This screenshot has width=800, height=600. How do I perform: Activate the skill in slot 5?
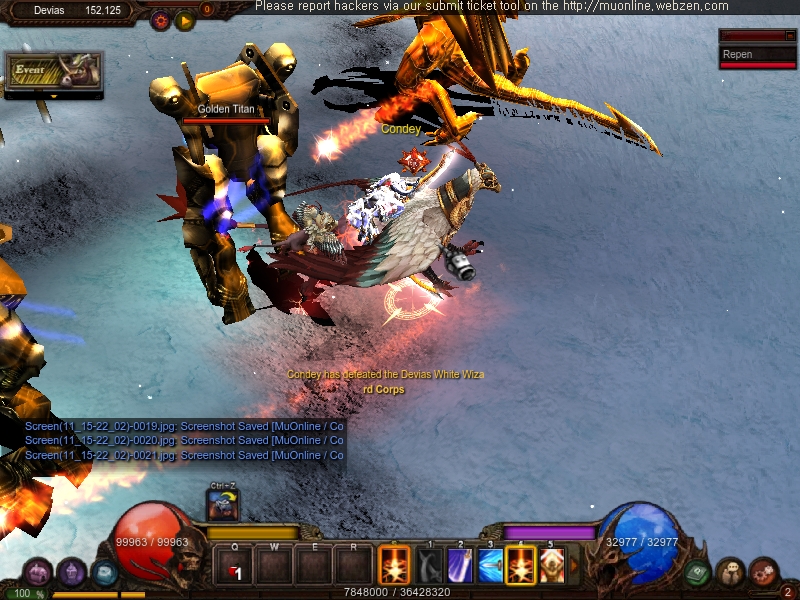click(x=551, y=565)
